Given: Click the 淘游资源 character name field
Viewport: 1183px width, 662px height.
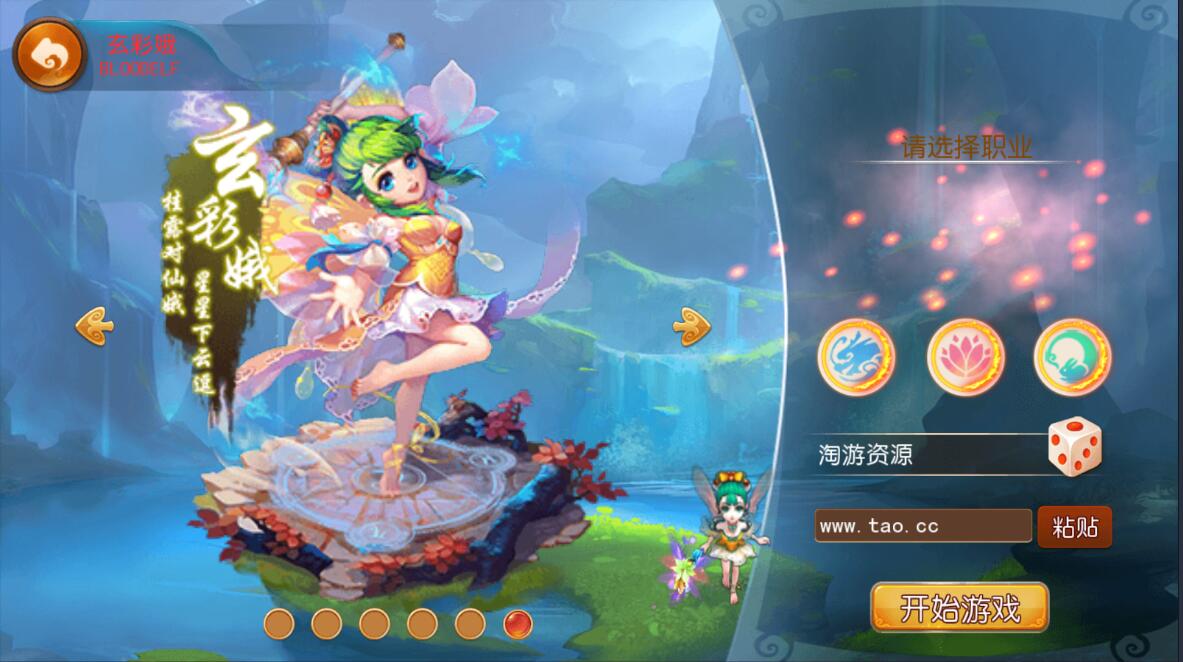Looking at the screenshot, I should pos(925,455).
